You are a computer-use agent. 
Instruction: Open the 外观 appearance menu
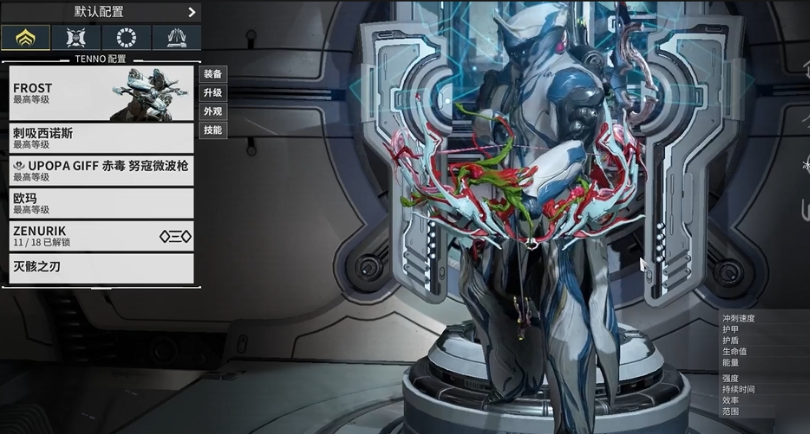click(x=213, y=112)
